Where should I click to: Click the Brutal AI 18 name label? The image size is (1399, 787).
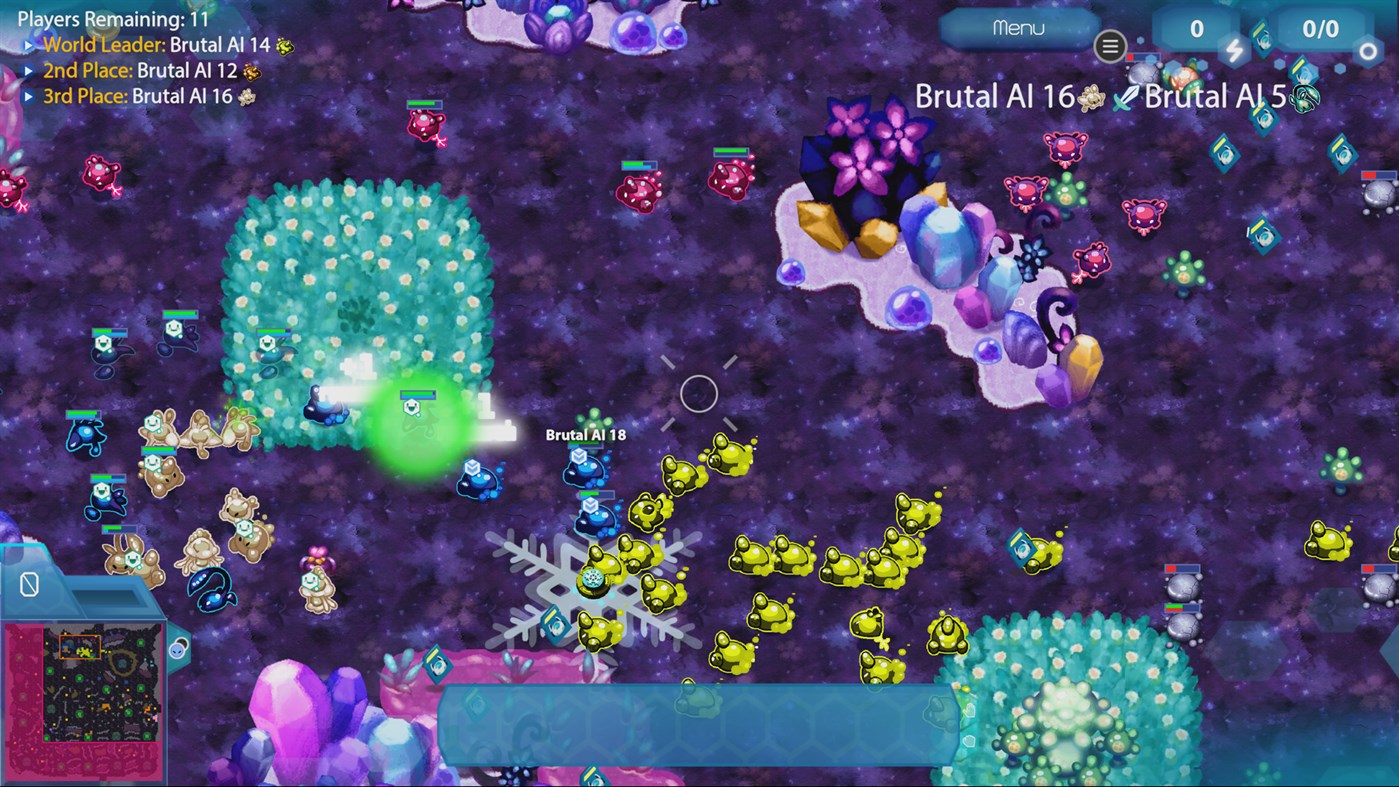click(x=586, y=435)
